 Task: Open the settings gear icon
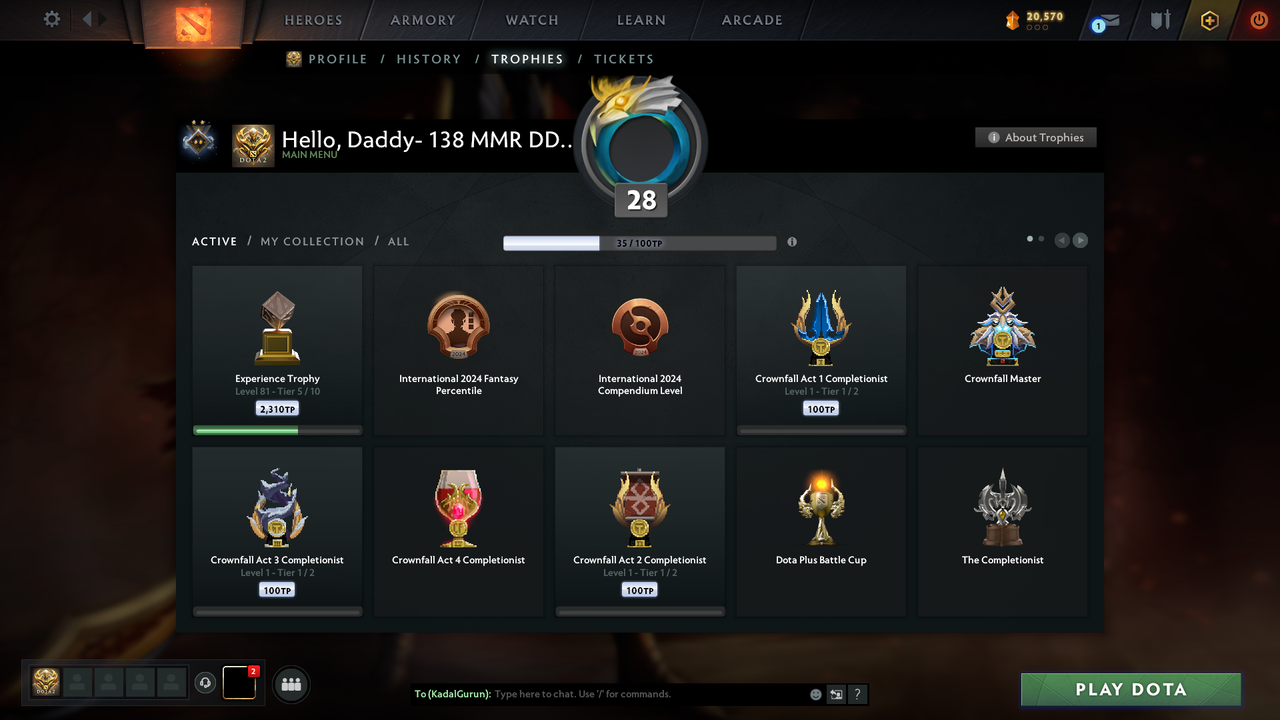(51, 19)
